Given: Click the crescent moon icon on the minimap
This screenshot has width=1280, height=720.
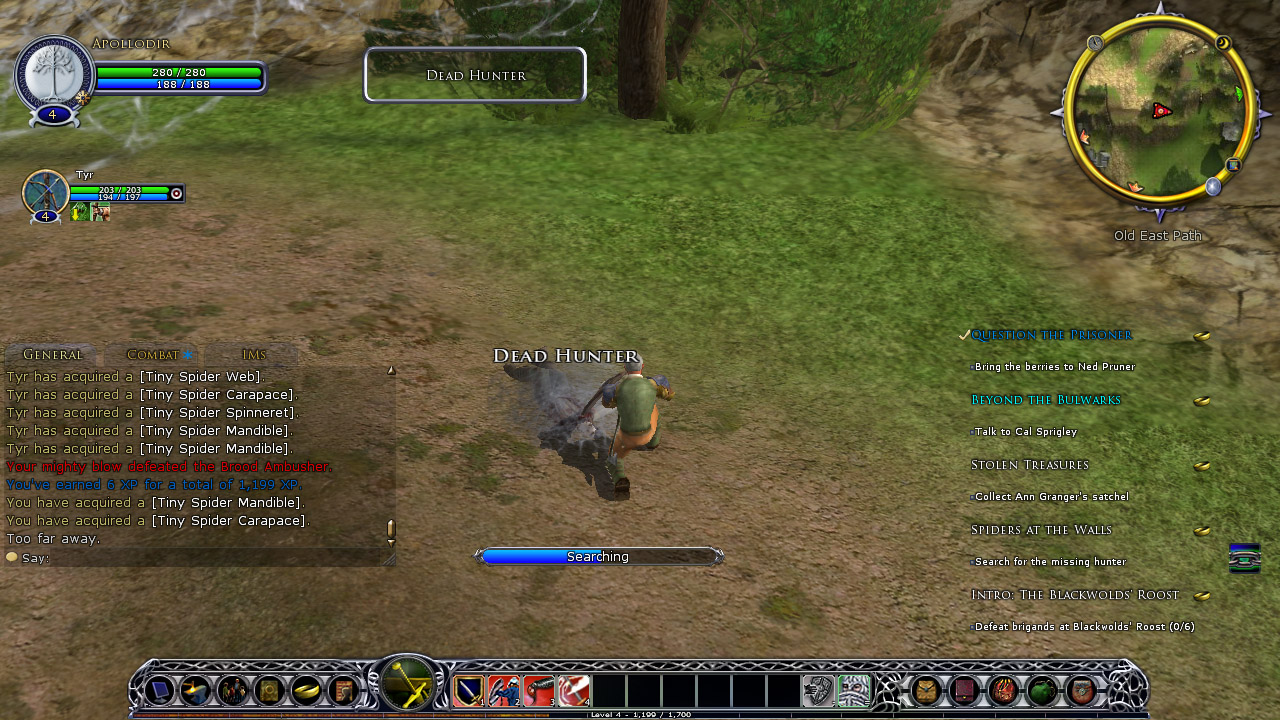Looking at the screenshot, I should [x=1222, y=43].
